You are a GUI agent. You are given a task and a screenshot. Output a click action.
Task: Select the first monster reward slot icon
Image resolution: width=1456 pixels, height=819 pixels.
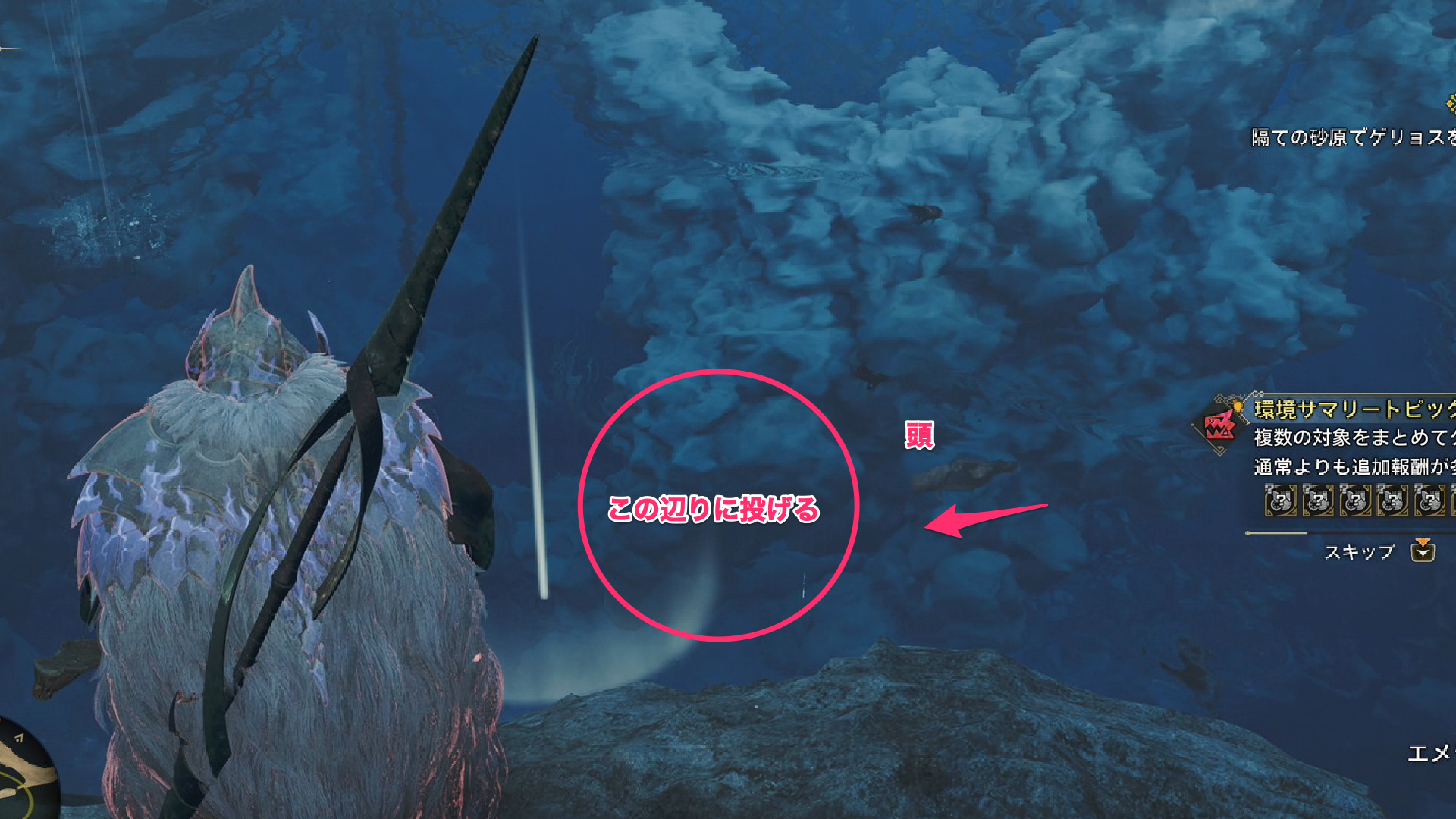[x=1279, y=500]
